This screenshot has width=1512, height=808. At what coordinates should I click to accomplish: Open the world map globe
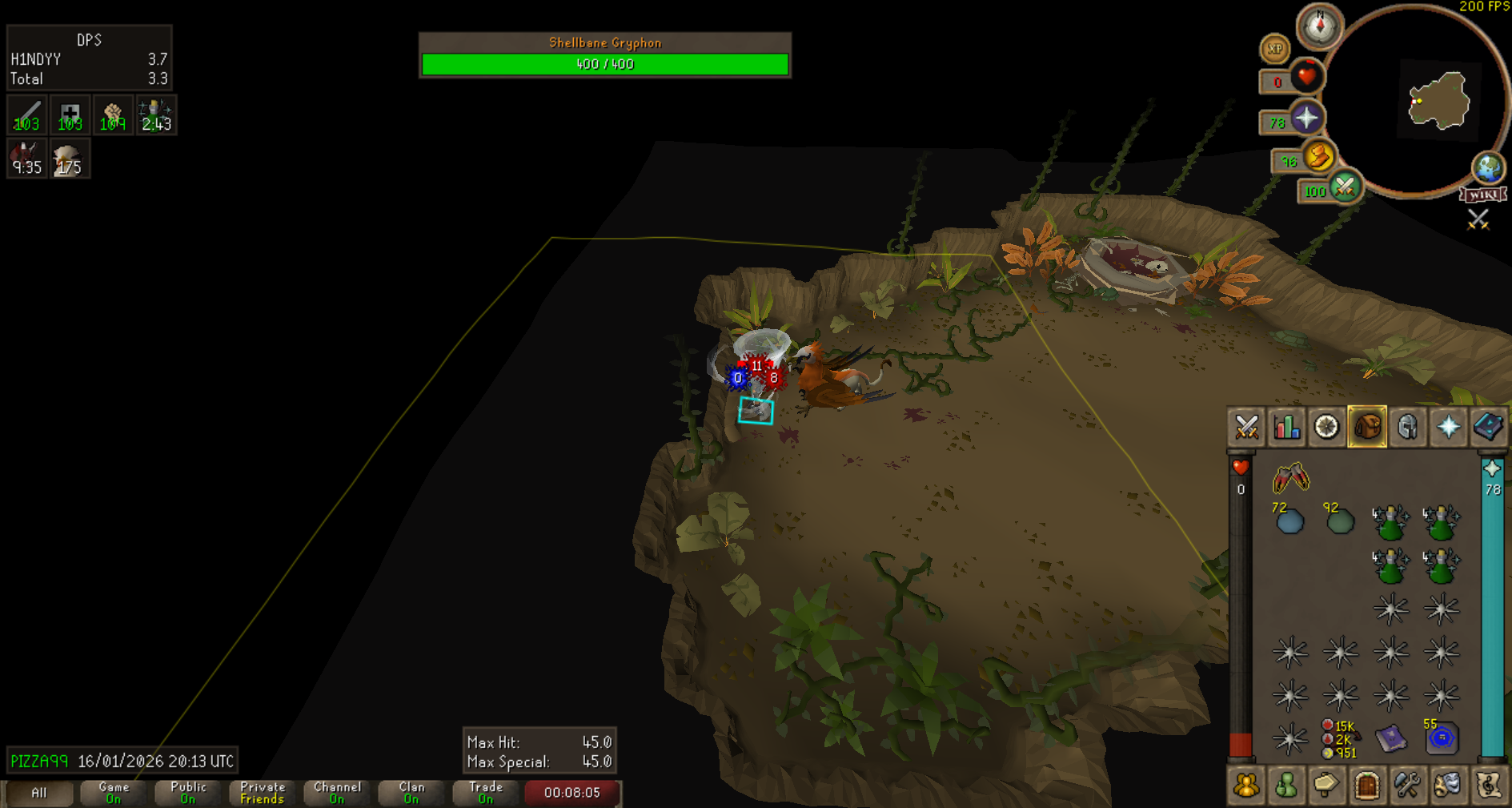tap(1488, 167)
